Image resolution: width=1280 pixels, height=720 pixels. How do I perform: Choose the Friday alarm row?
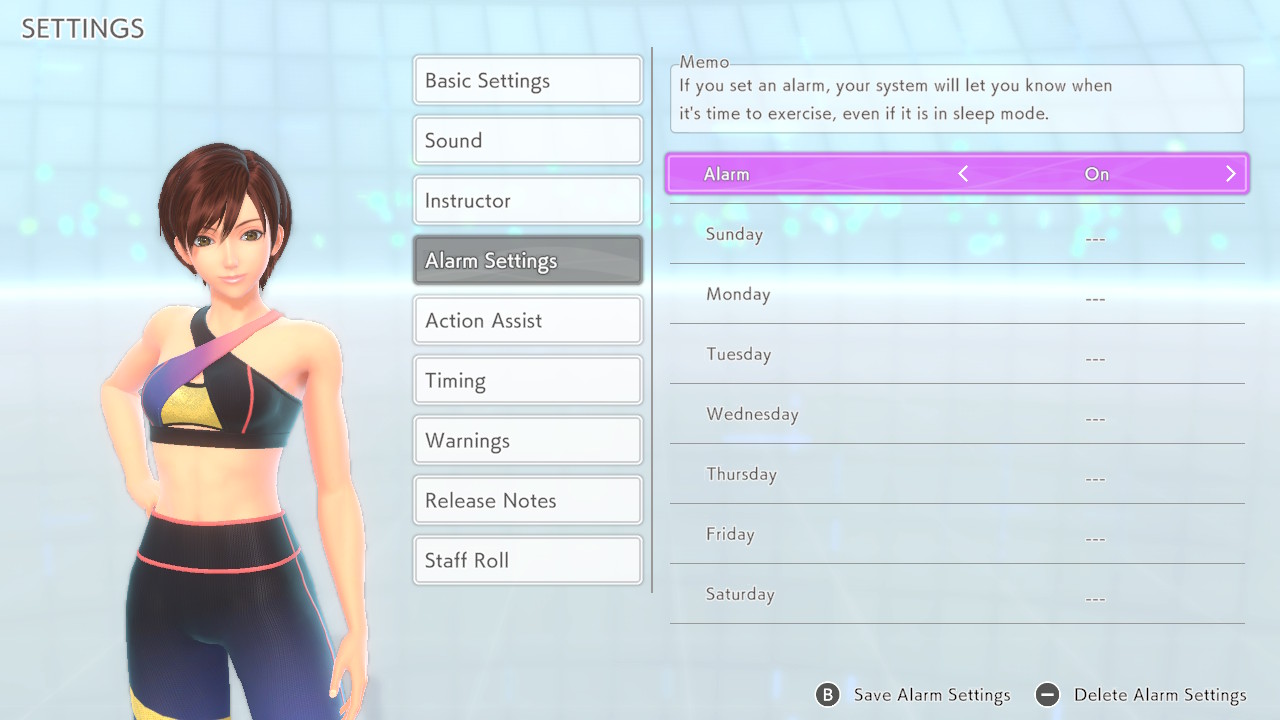(957, 535)
